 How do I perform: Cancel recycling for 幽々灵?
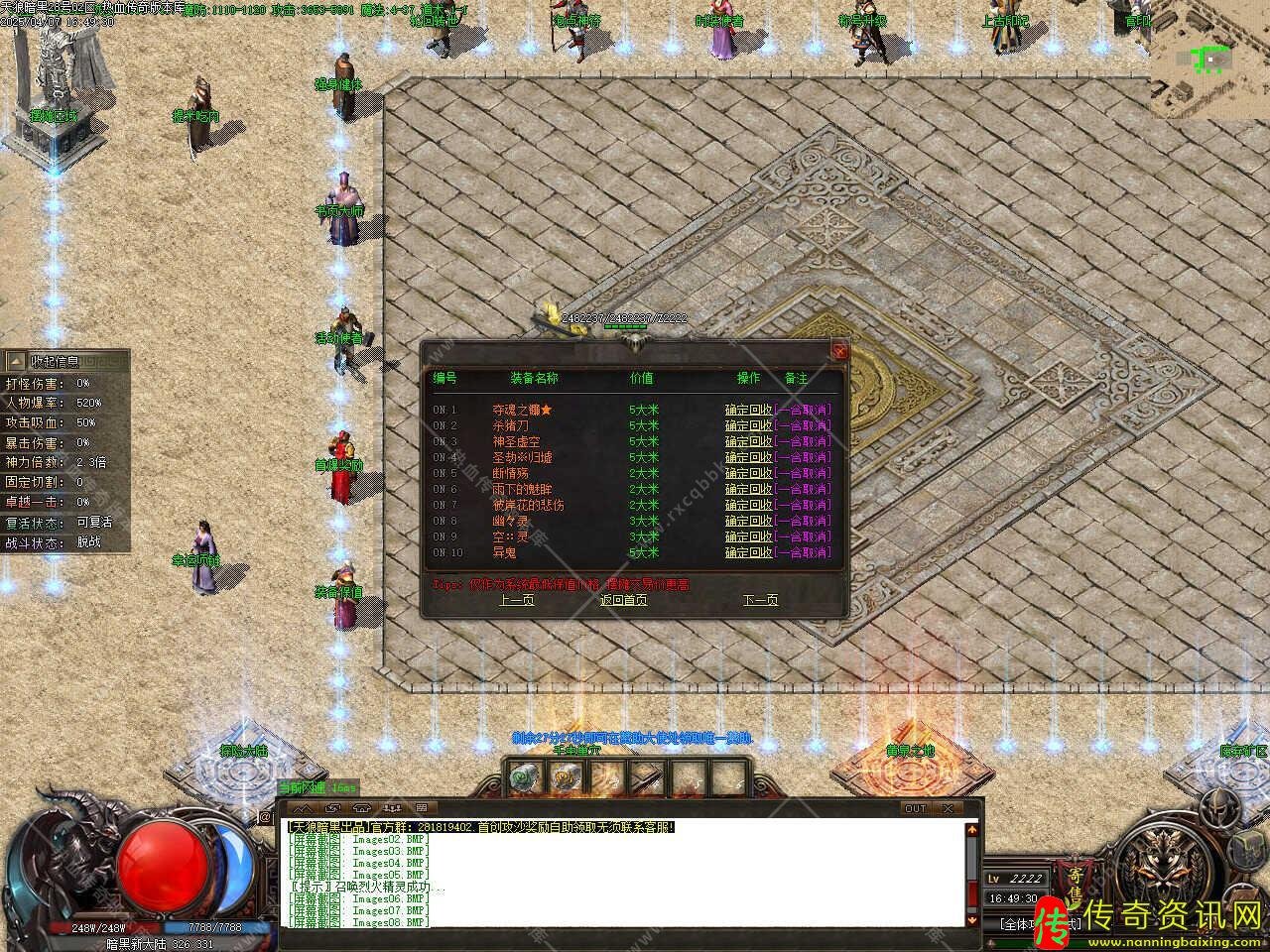click(803, 521)
